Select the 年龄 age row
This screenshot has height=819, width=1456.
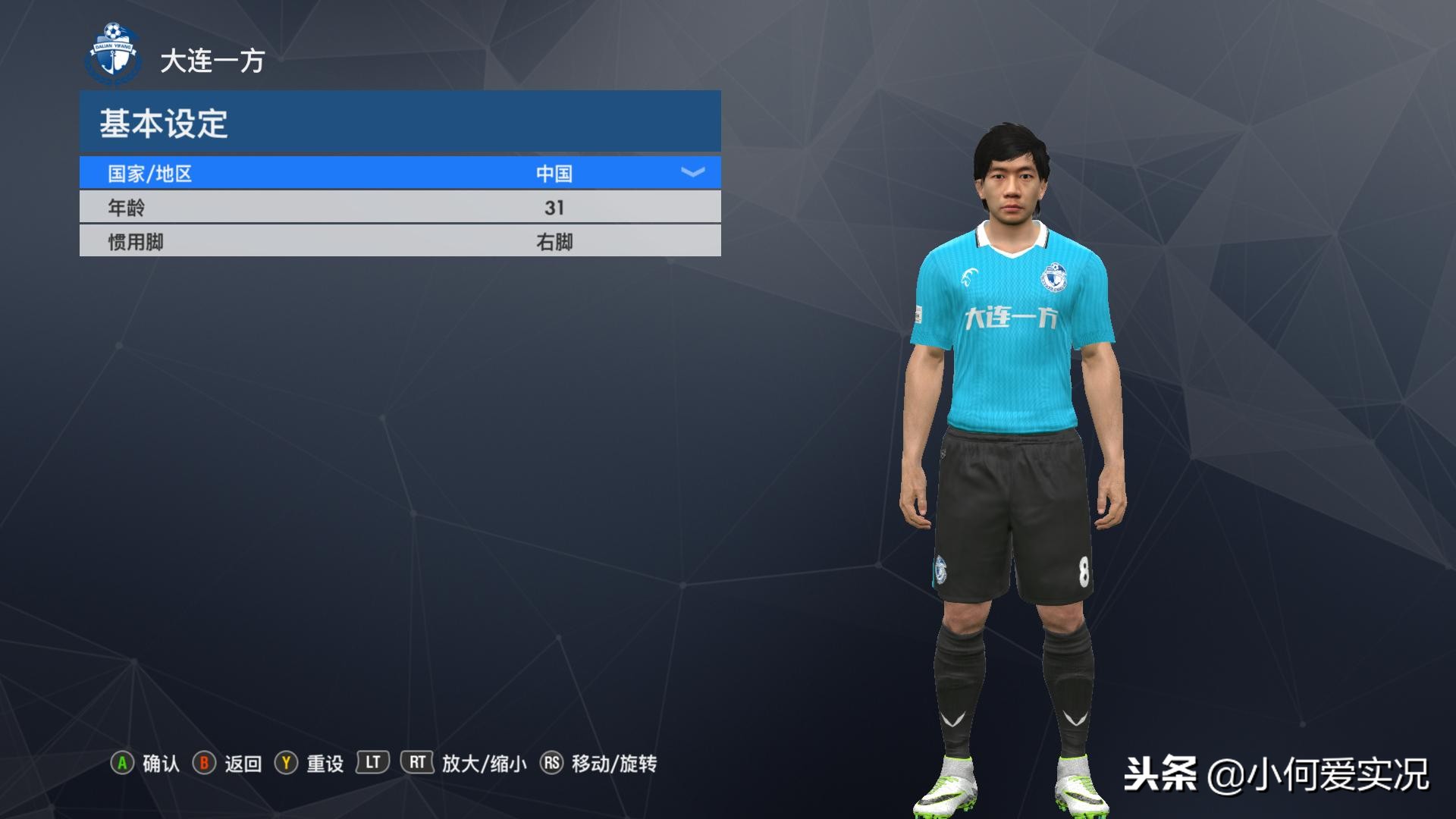[x=400, y=208]
